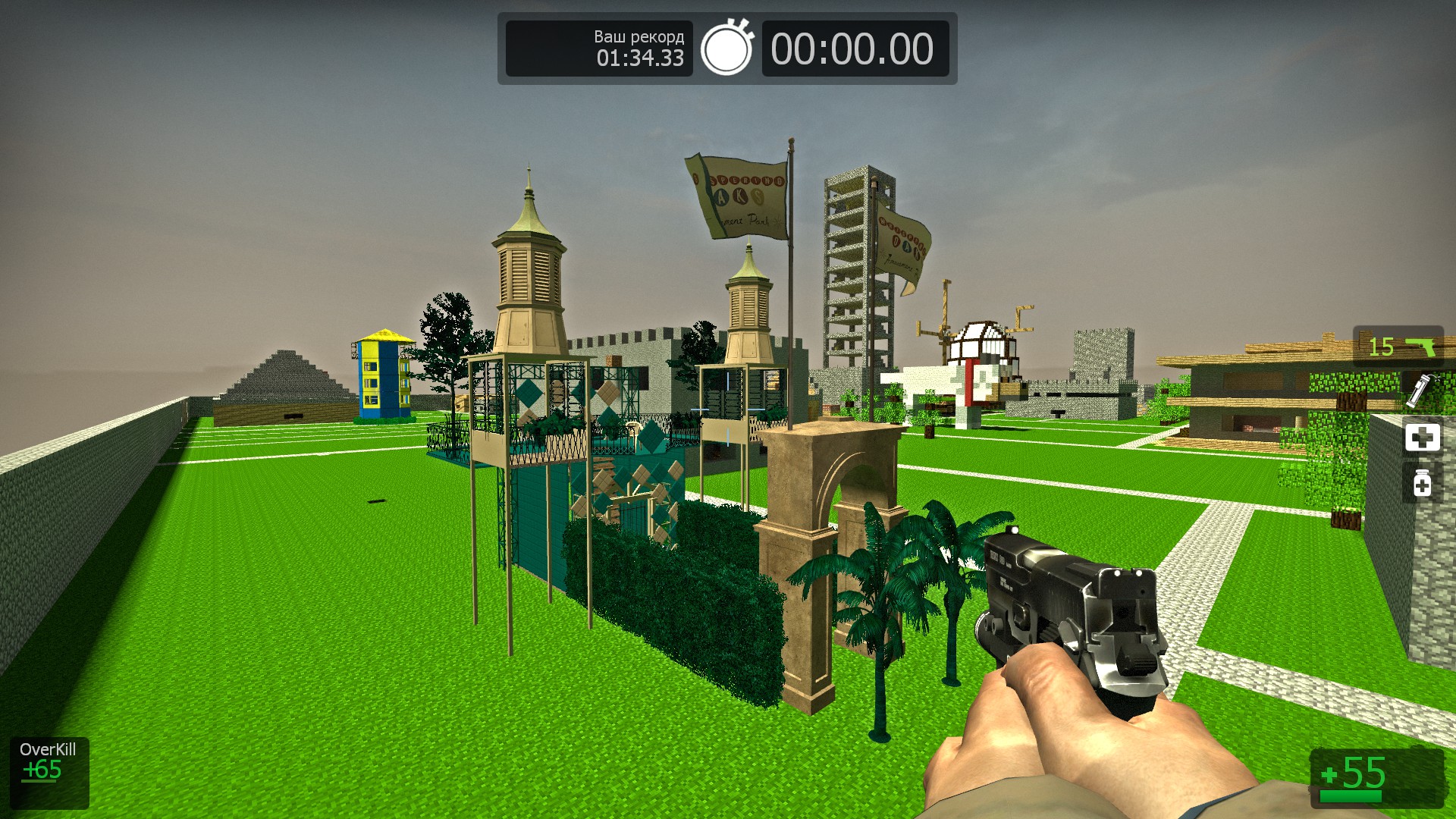
Task: Select the first aid kit slot
Action: click(1422, 438)
